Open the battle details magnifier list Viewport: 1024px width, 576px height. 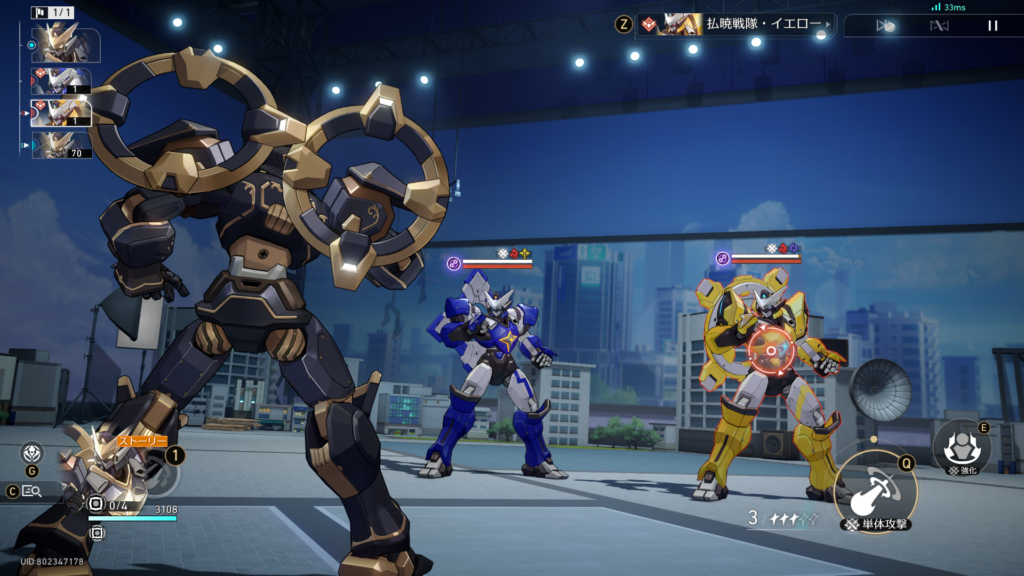pyautogui.click(x=32, y=491)
